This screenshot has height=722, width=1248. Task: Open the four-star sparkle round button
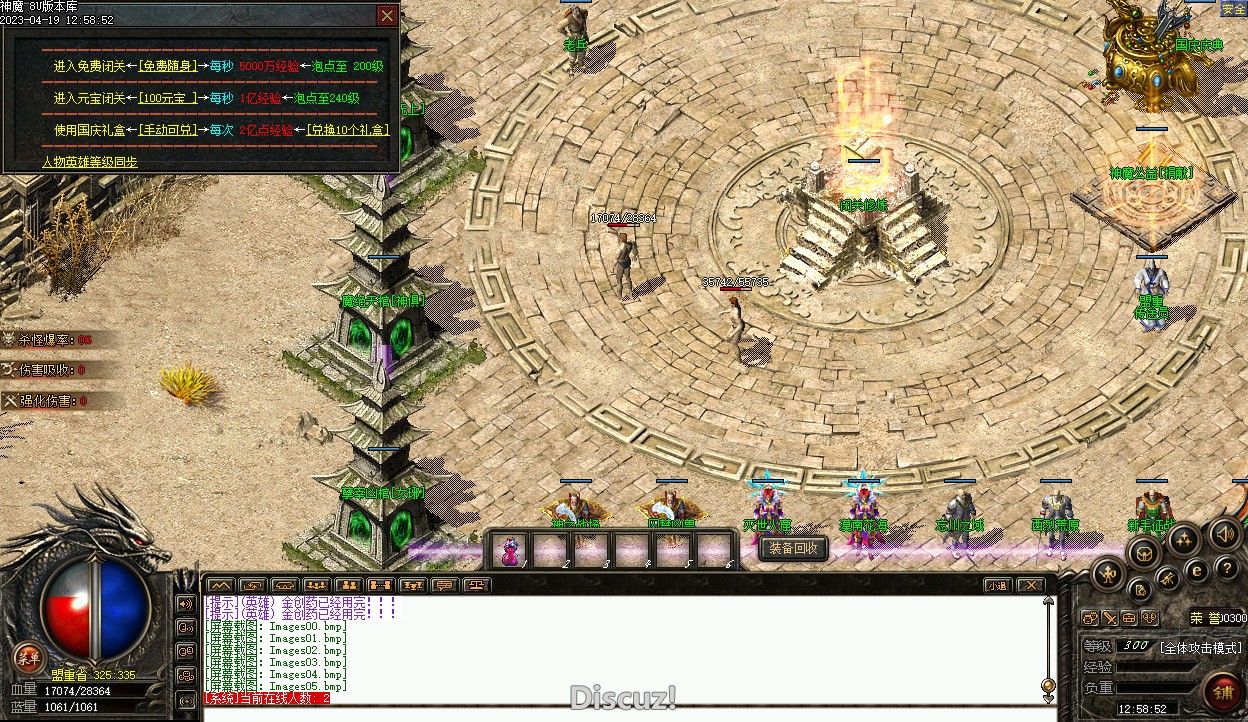(x=1183, y=540)
